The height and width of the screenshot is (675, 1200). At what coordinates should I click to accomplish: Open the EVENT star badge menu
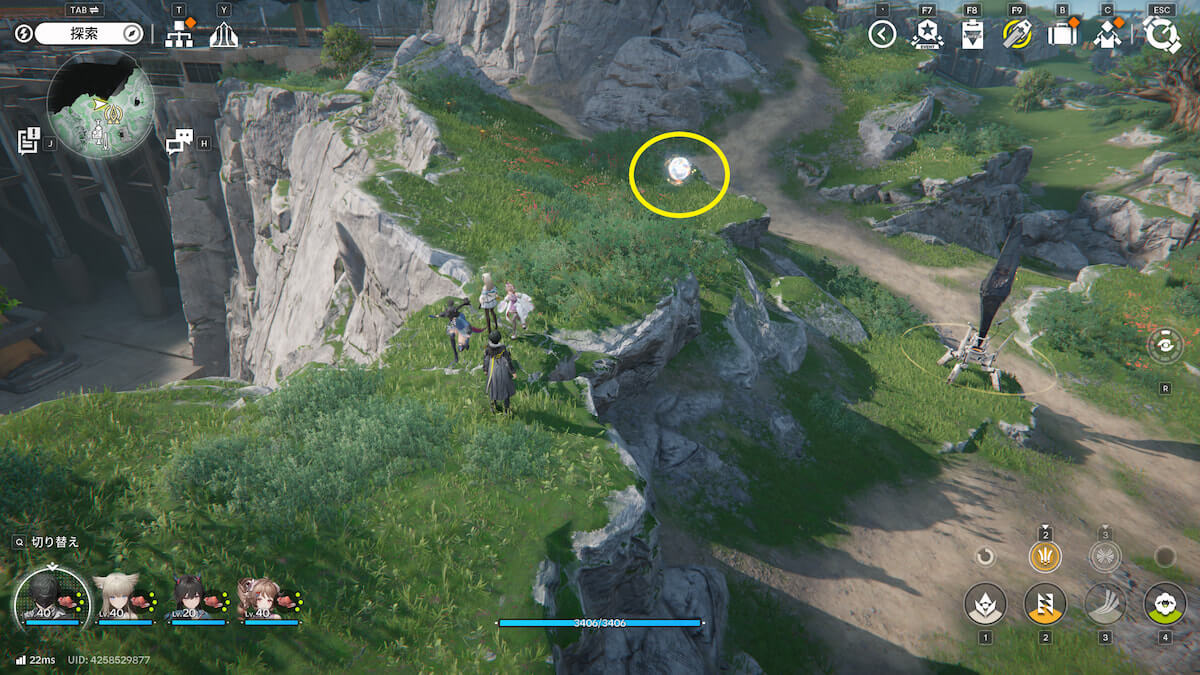click(927, 35)
